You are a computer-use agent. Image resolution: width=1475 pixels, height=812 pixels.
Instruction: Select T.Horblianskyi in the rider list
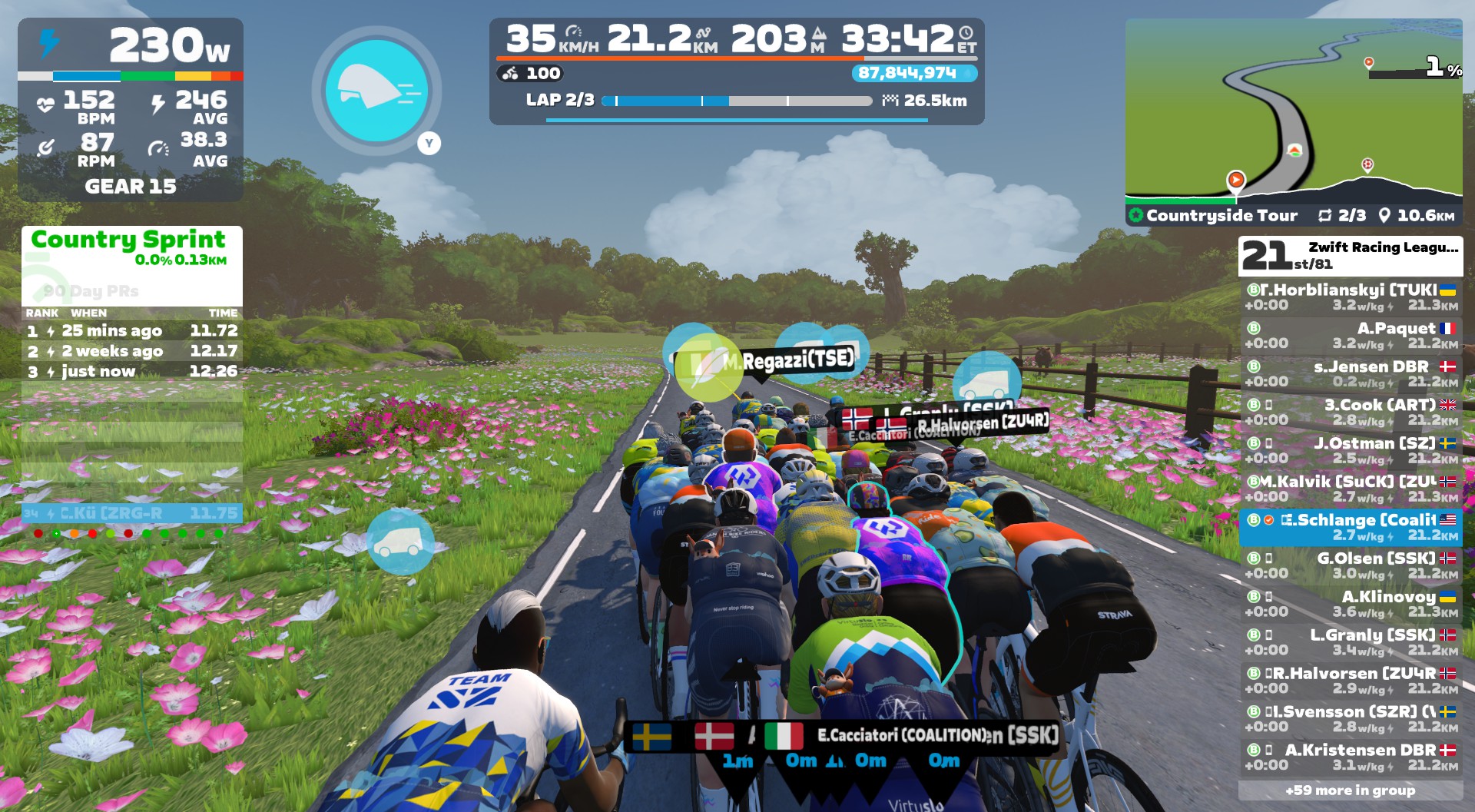(x=1350, y=297)
